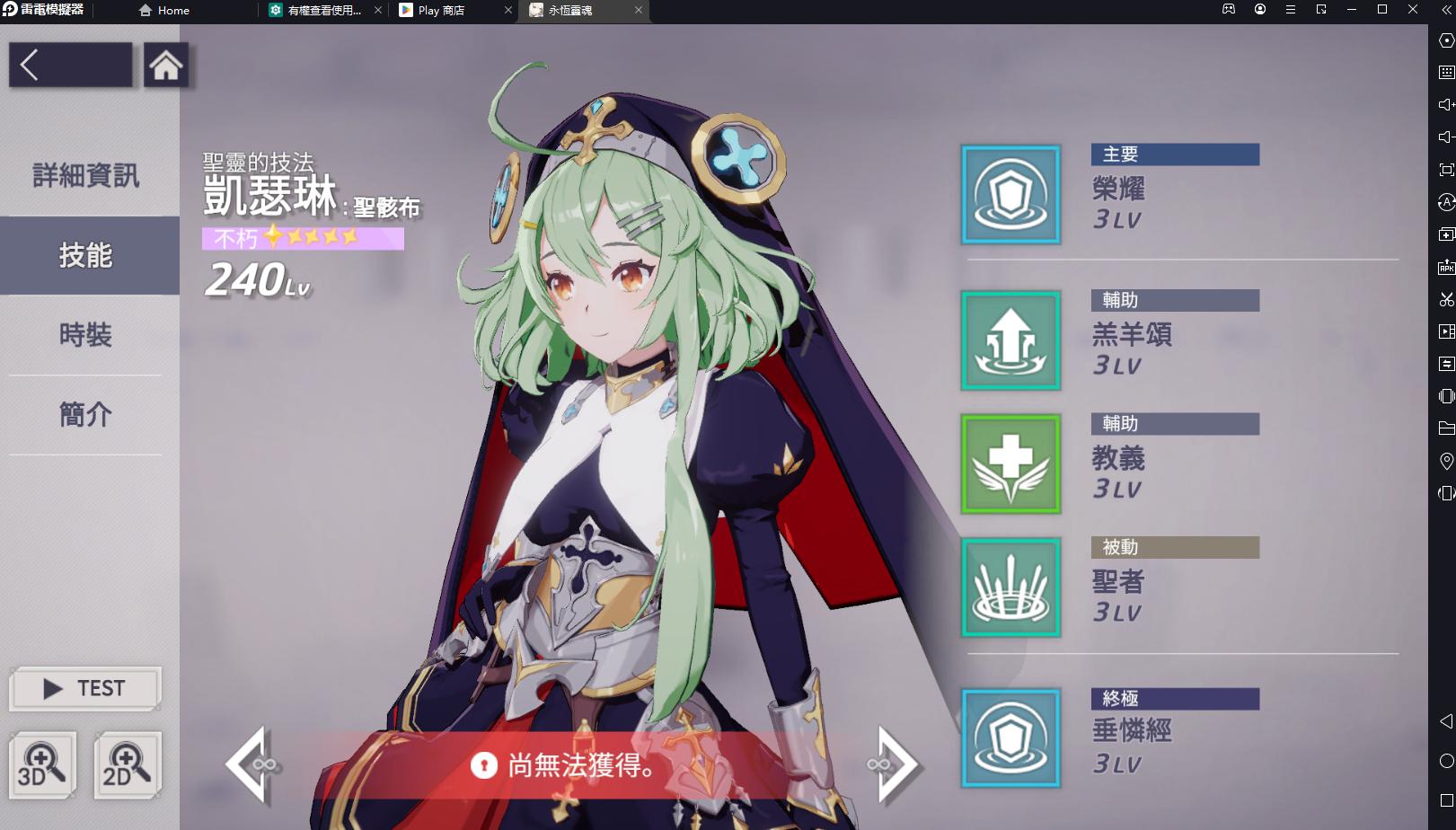Switch to the 時裝 tab
The image size is (1456, 830).
tap(84, 335)
